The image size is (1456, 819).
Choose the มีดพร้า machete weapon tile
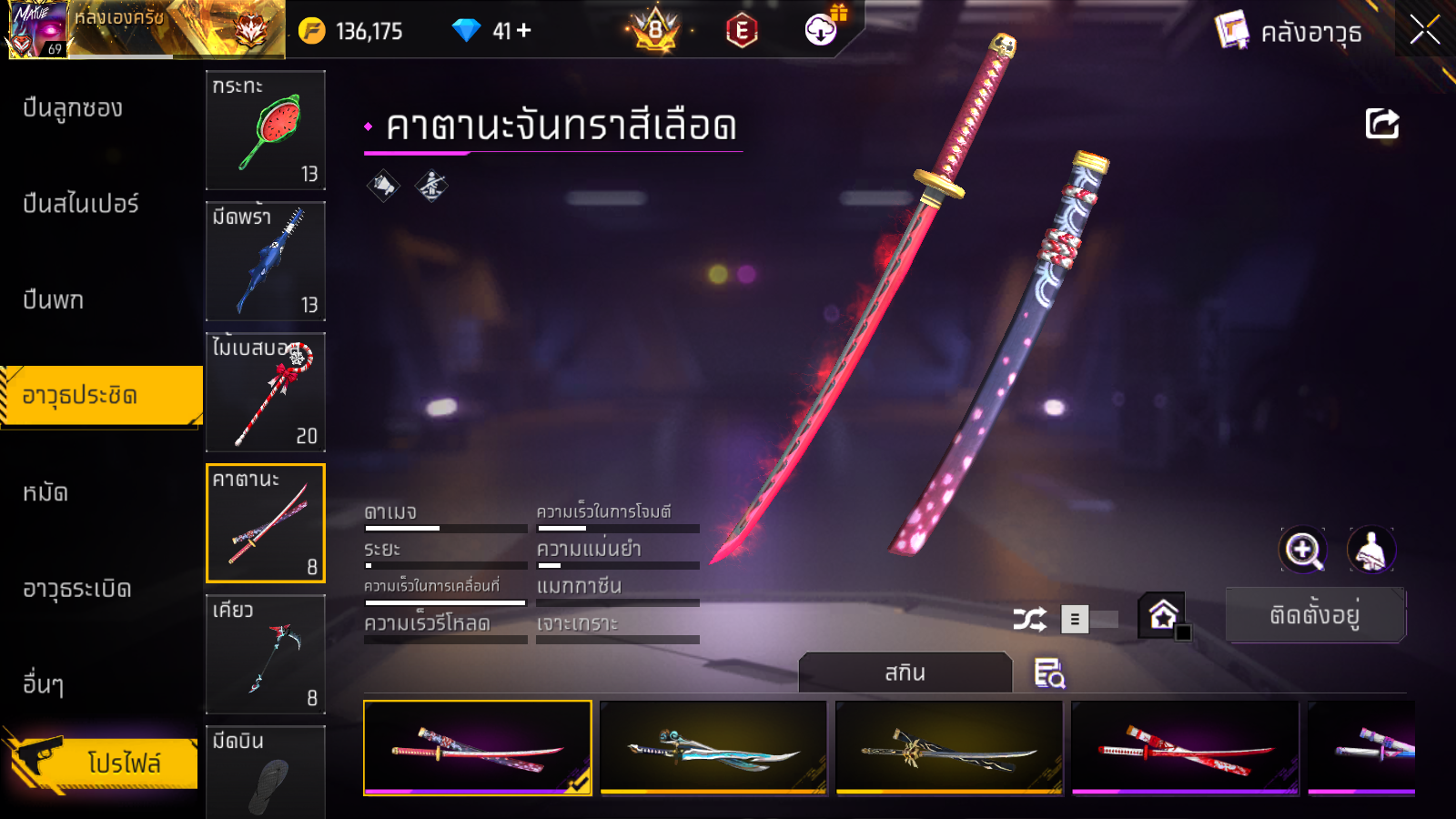pyautogui.click(x=266, y=261)
